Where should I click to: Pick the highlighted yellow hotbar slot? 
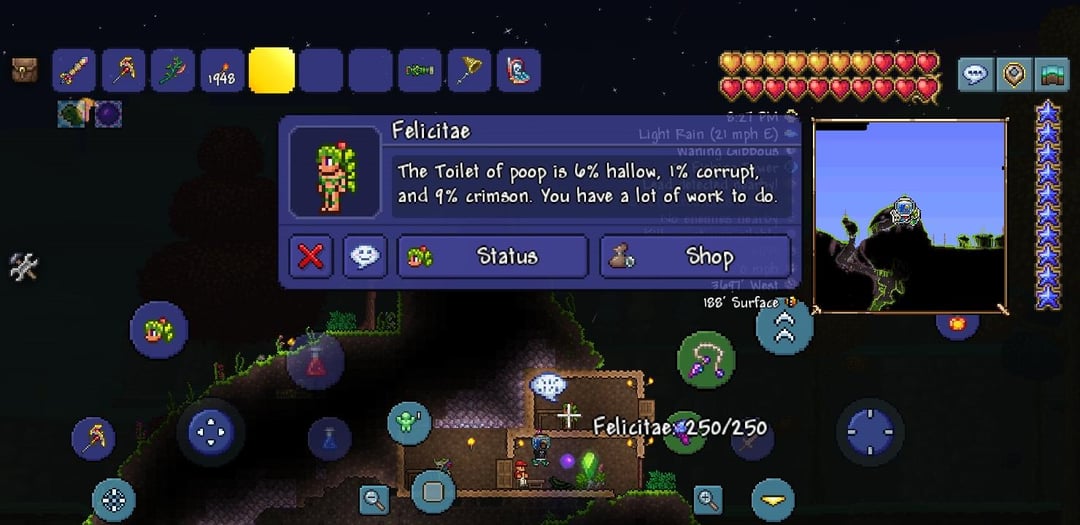coord(271,71)
